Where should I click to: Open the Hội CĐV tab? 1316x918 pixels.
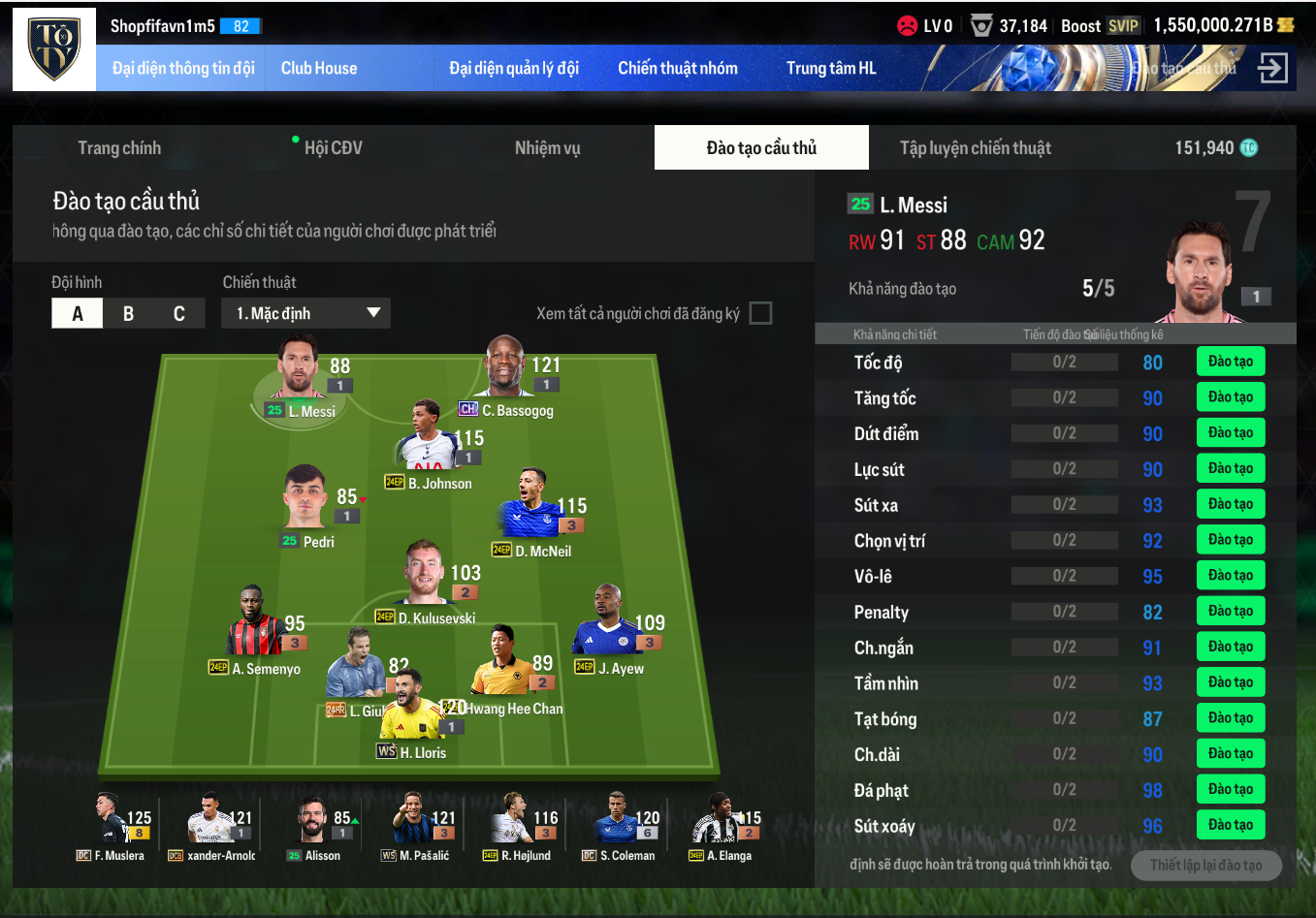(333, 148)
